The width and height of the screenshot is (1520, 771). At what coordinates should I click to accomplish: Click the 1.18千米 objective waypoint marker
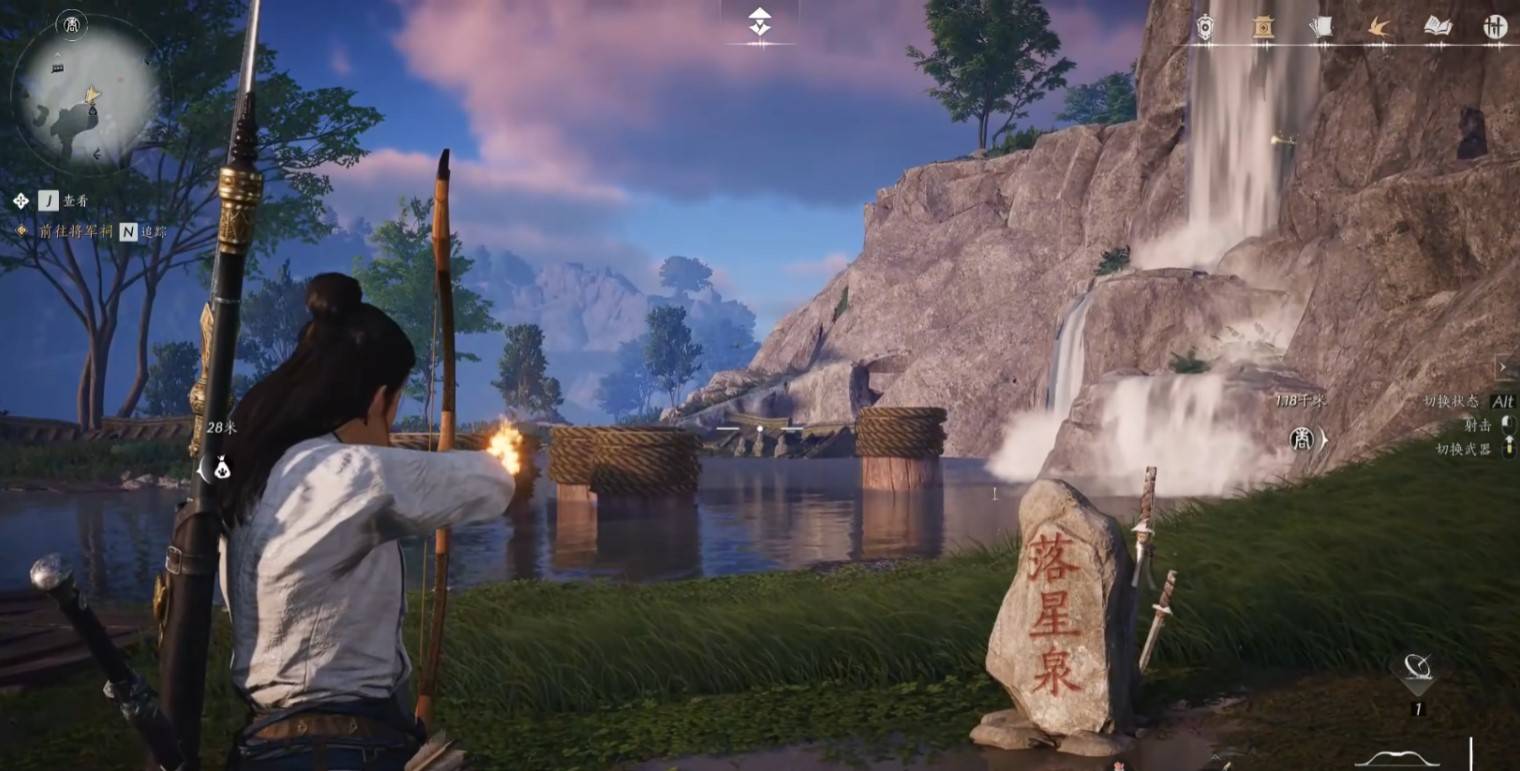1303,438
